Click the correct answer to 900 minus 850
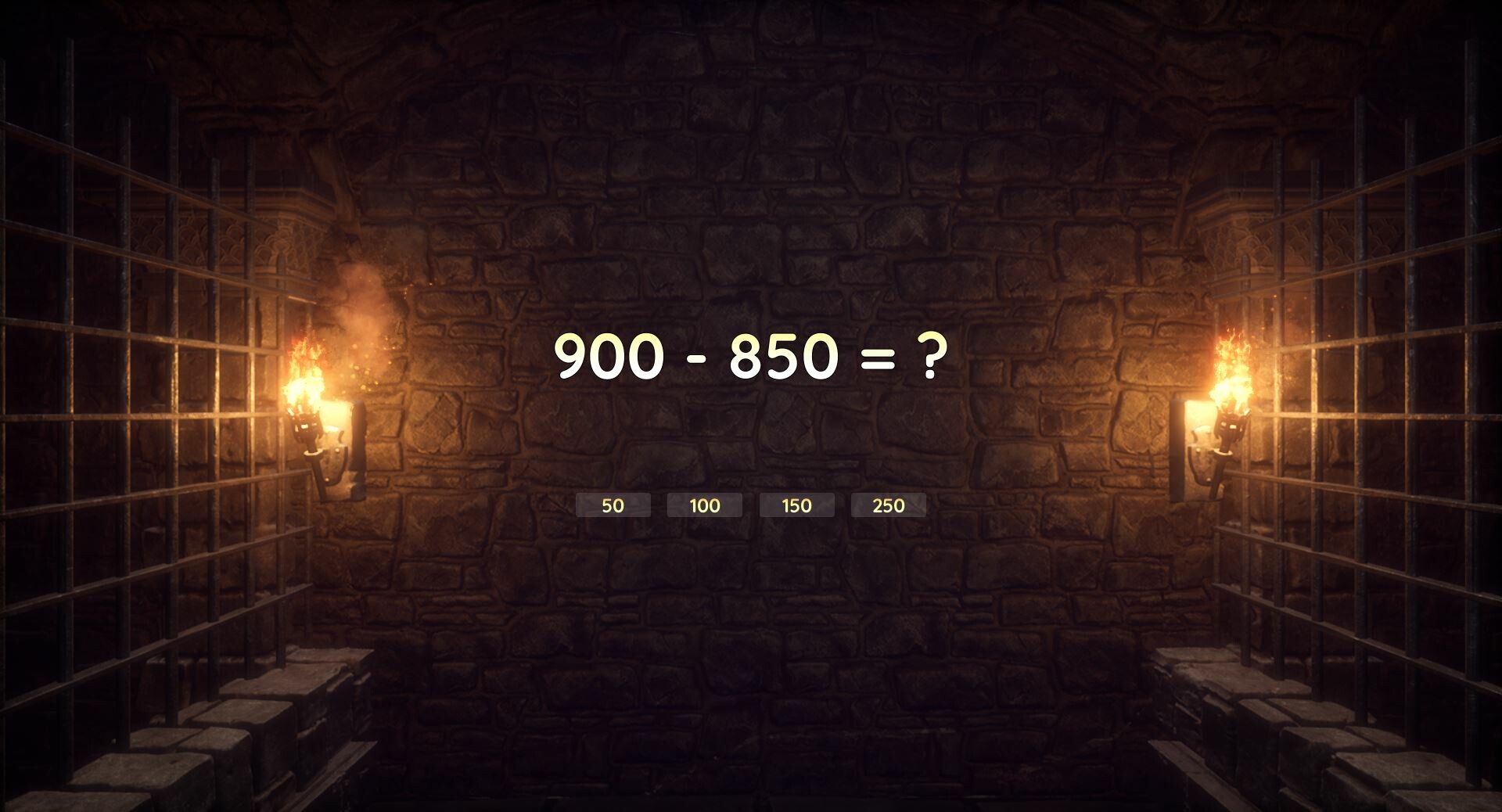The width and height of the screenshot is (1502, 812). coord(613,505)
